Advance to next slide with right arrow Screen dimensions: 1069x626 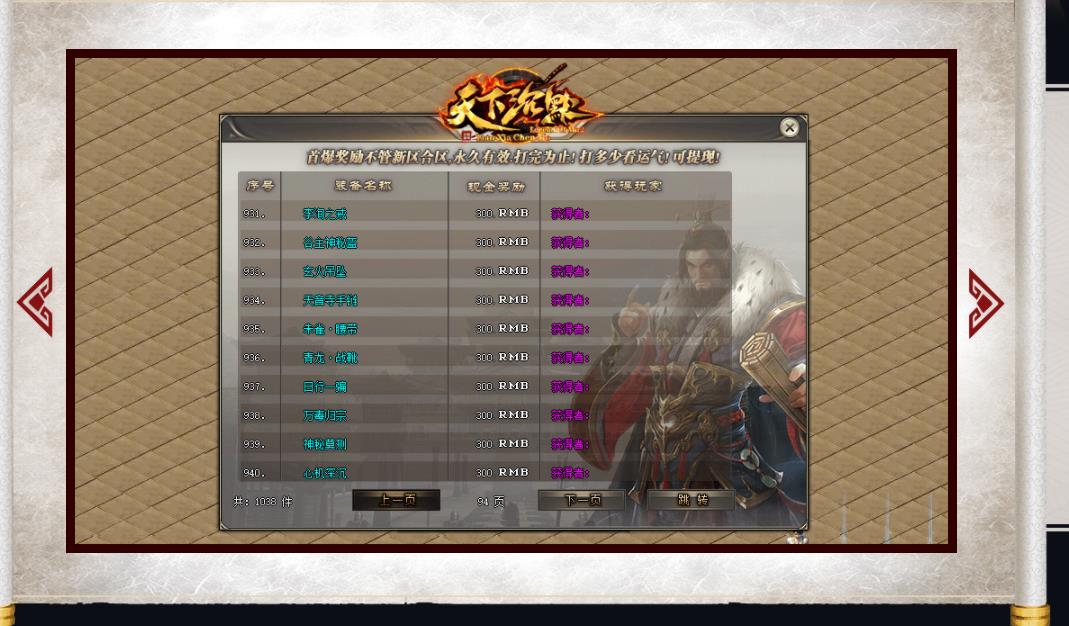pyautogui.click(x=985, y=302)
